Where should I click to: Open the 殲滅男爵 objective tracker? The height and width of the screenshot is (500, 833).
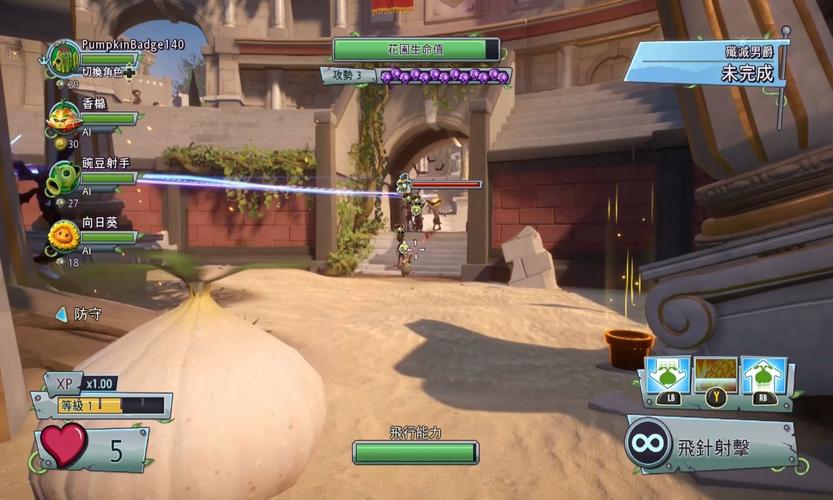point(705,62)
